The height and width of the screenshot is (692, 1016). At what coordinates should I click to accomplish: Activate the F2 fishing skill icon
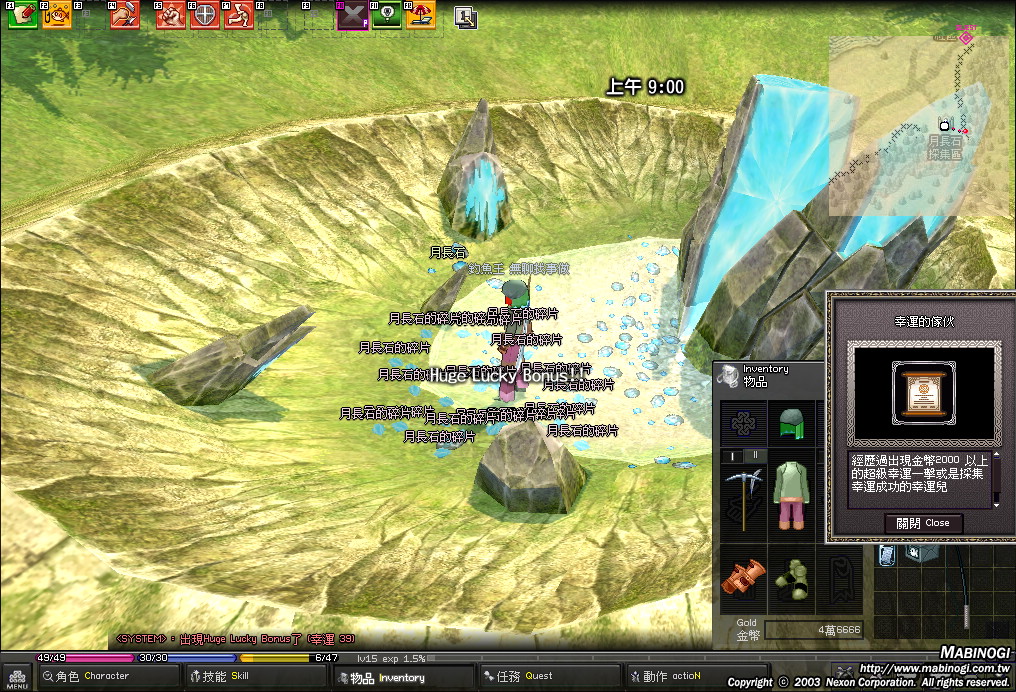pyautogui.click(x=57, y=15)
